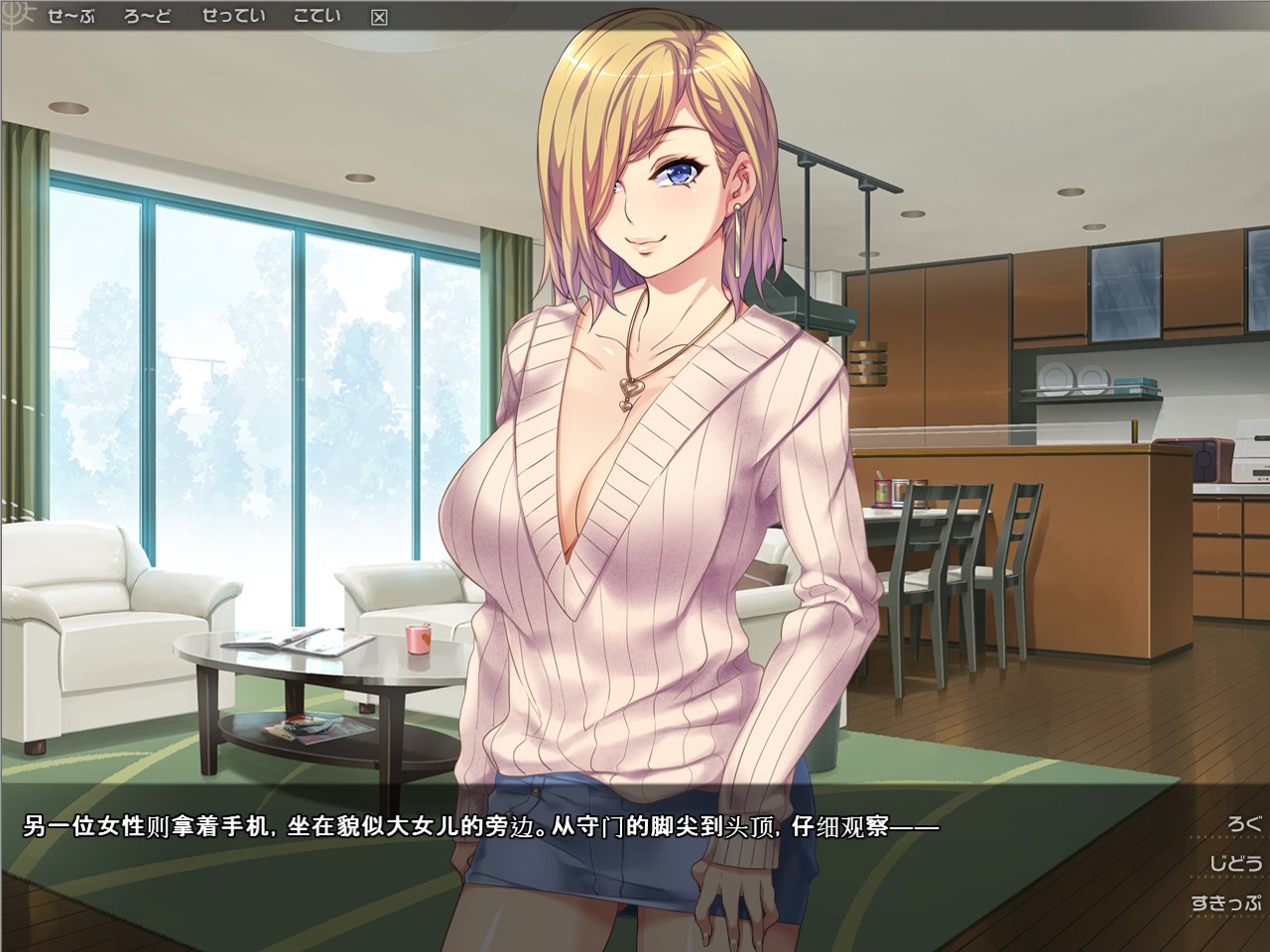Screen dimensions: 1270x952
Task: Open the ろぐ (Log) backlog
Action: click(x=1243, y=823)
